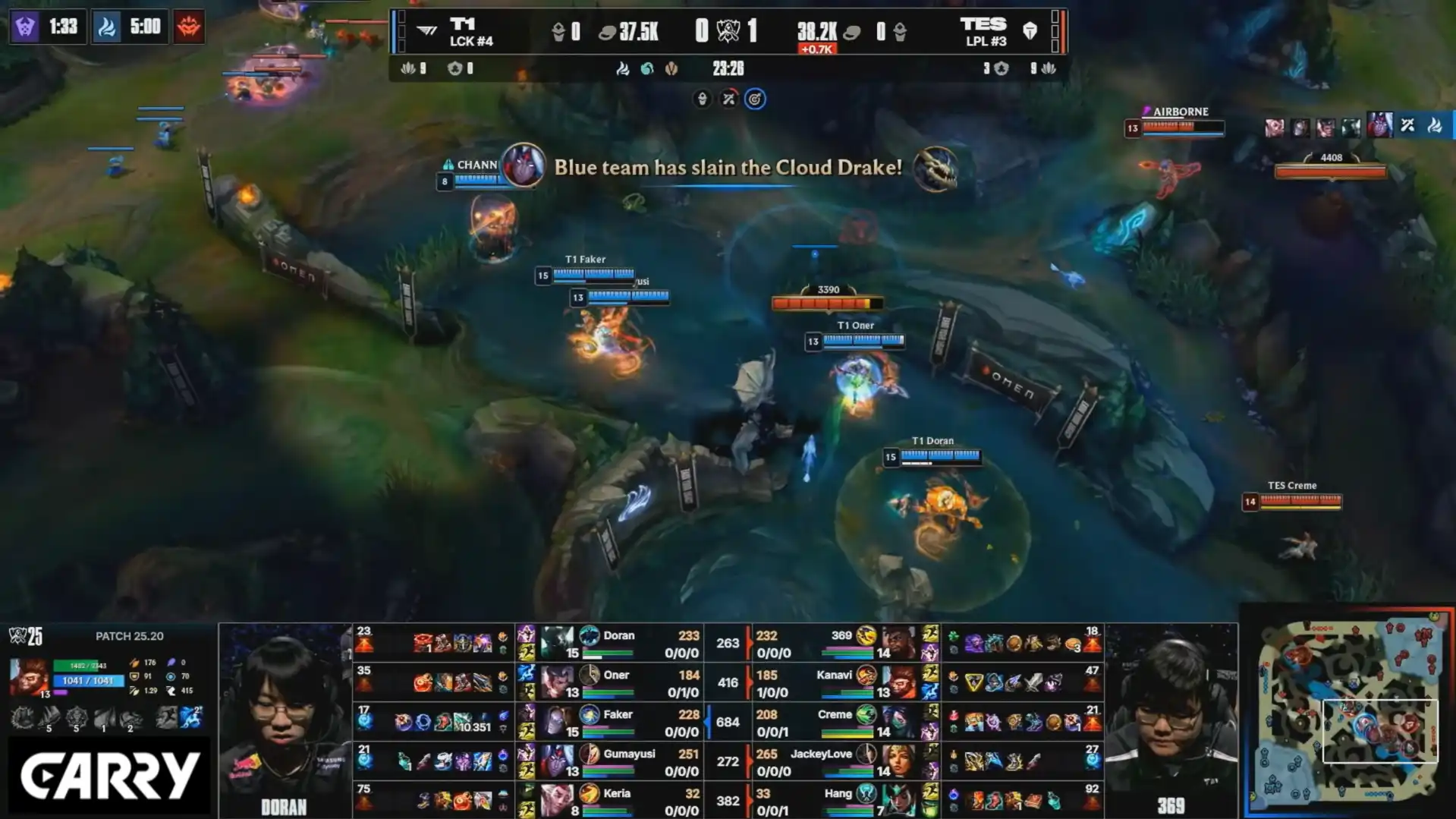Image resolution: width=1456 pixels, height=819 pixels.
Task: Click the blue circular target icon below timer
Action: tap(755, 99)
